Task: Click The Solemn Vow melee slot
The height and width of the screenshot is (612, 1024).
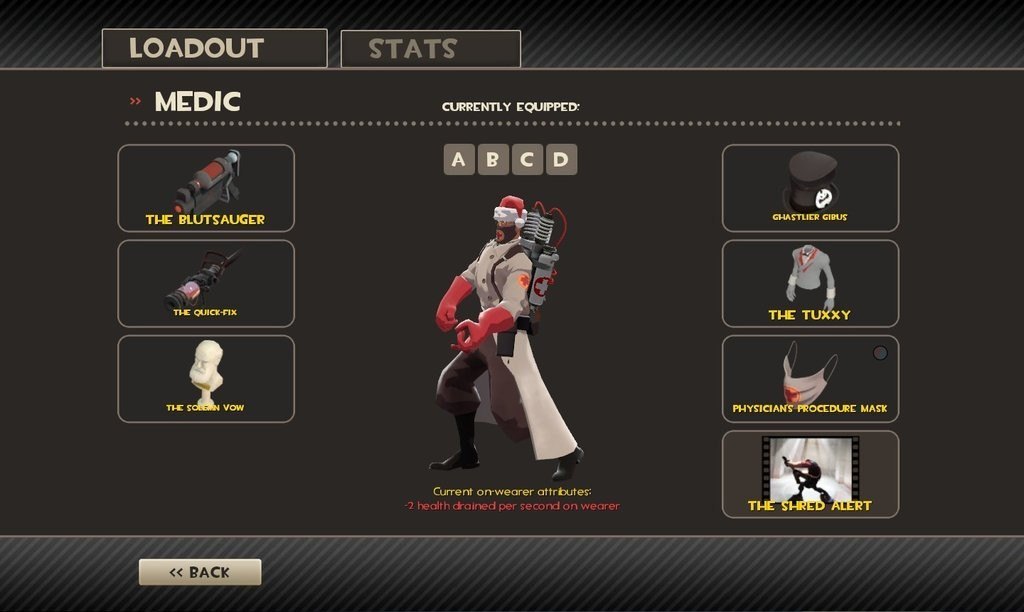Action: tap(206, 378)
